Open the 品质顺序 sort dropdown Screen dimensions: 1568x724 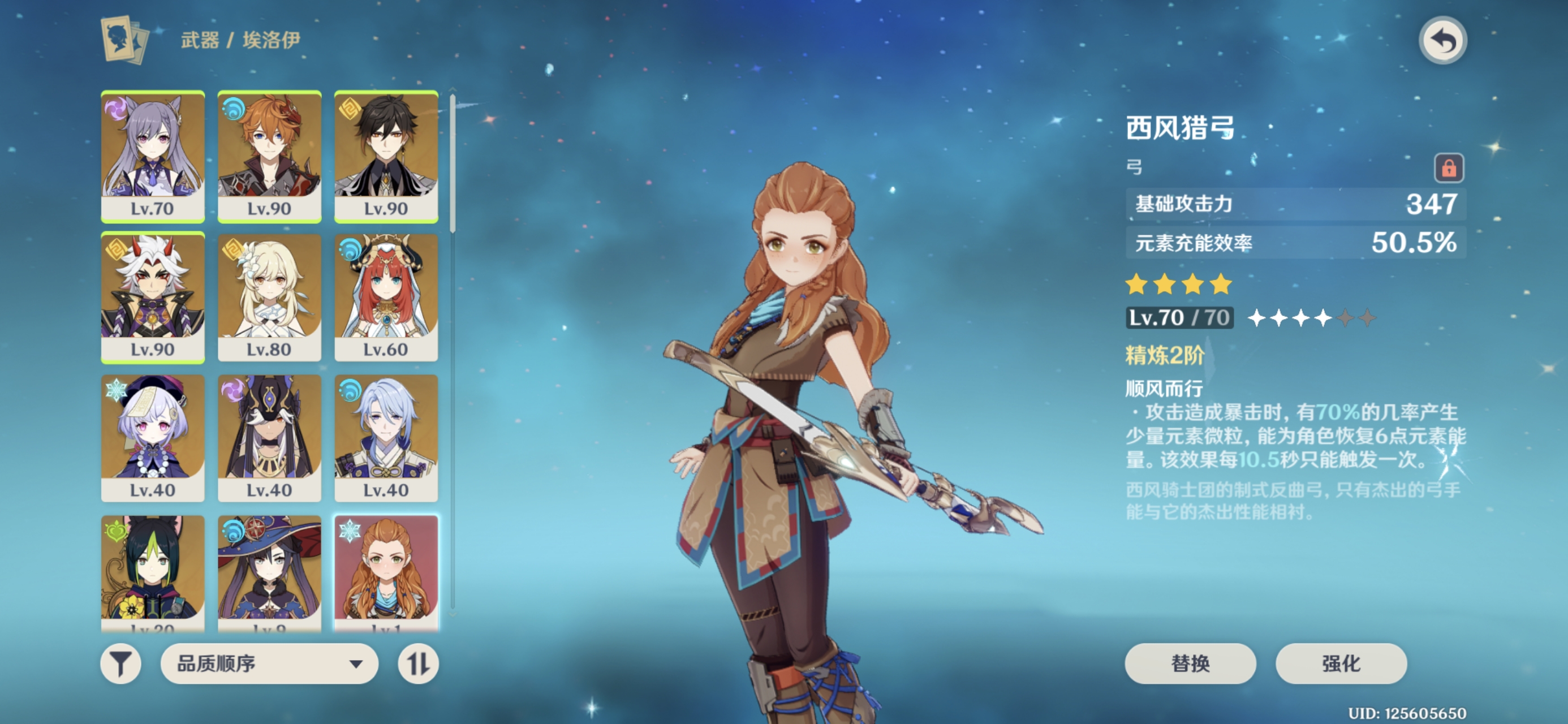click(269, 663)
